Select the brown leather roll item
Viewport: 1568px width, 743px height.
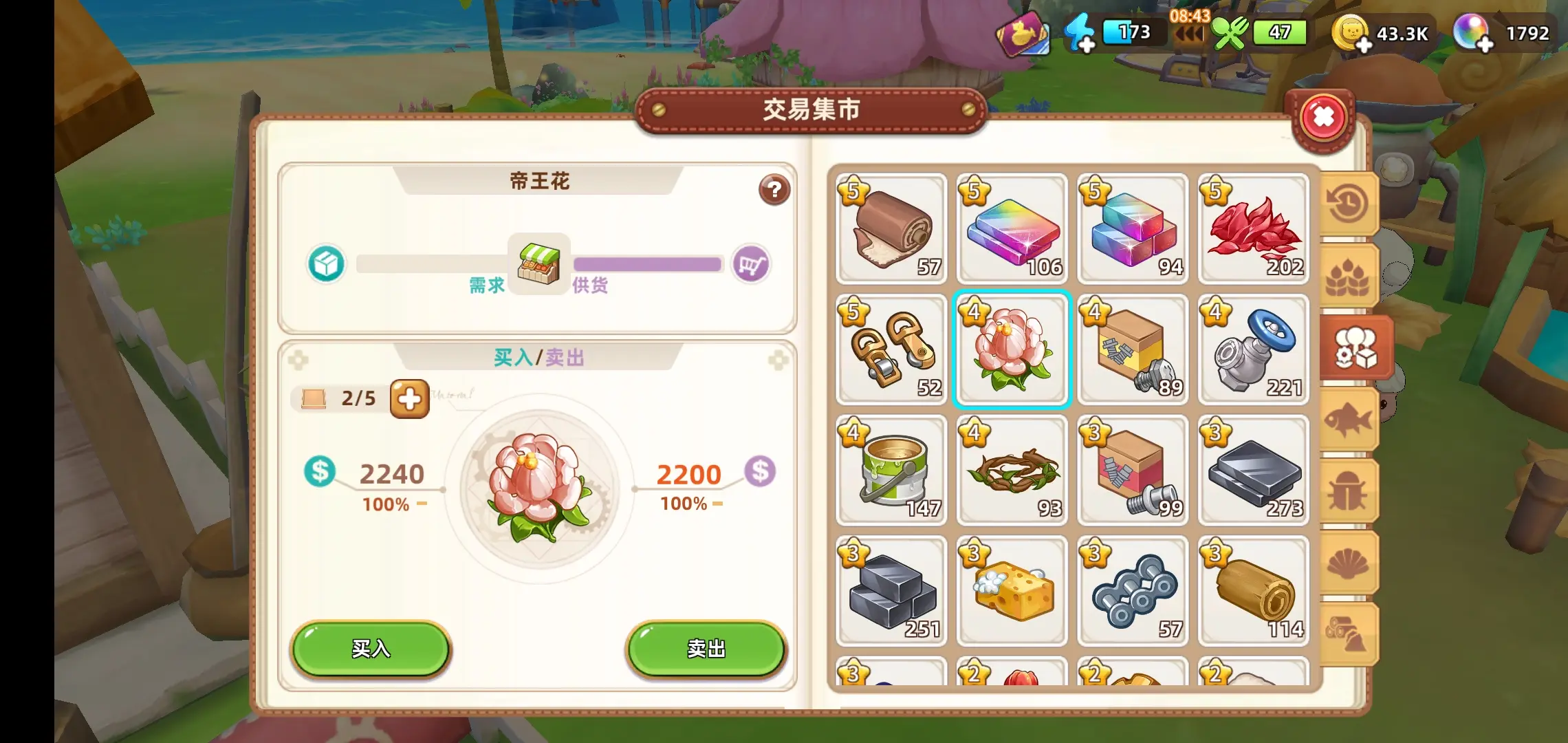[891, 229]
